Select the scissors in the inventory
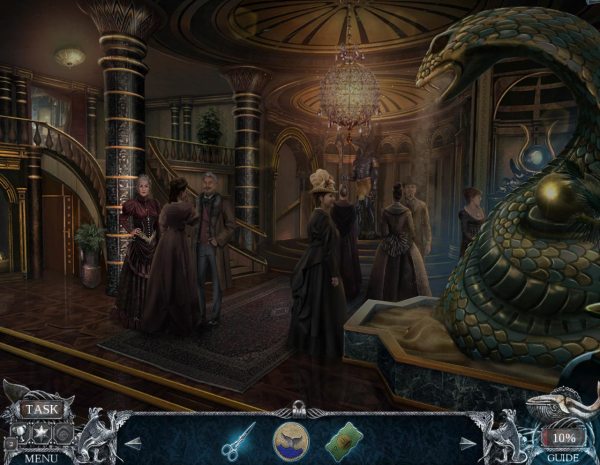Image resolution: width=600 pixels, height=465 pixels. (238, 438)
